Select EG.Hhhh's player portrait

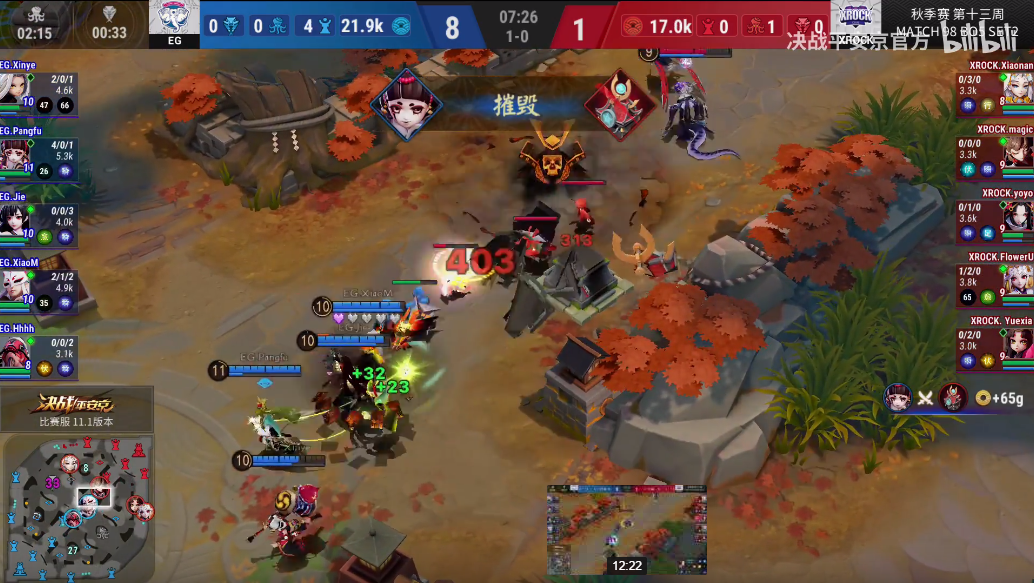click(14, 350)
